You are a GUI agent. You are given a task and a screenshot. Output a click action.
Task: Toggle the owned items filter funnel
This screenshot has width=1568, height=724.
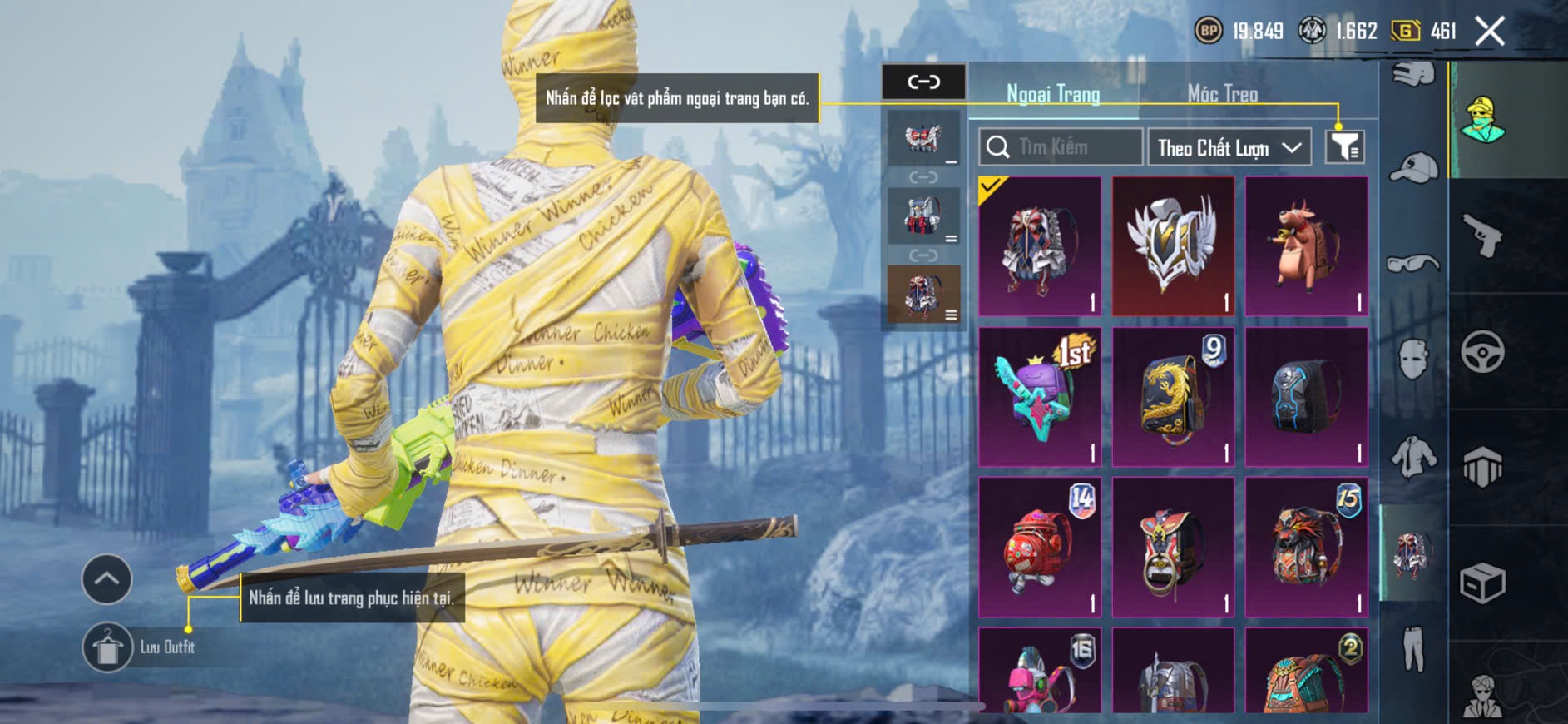click(x=1344, y=147)
